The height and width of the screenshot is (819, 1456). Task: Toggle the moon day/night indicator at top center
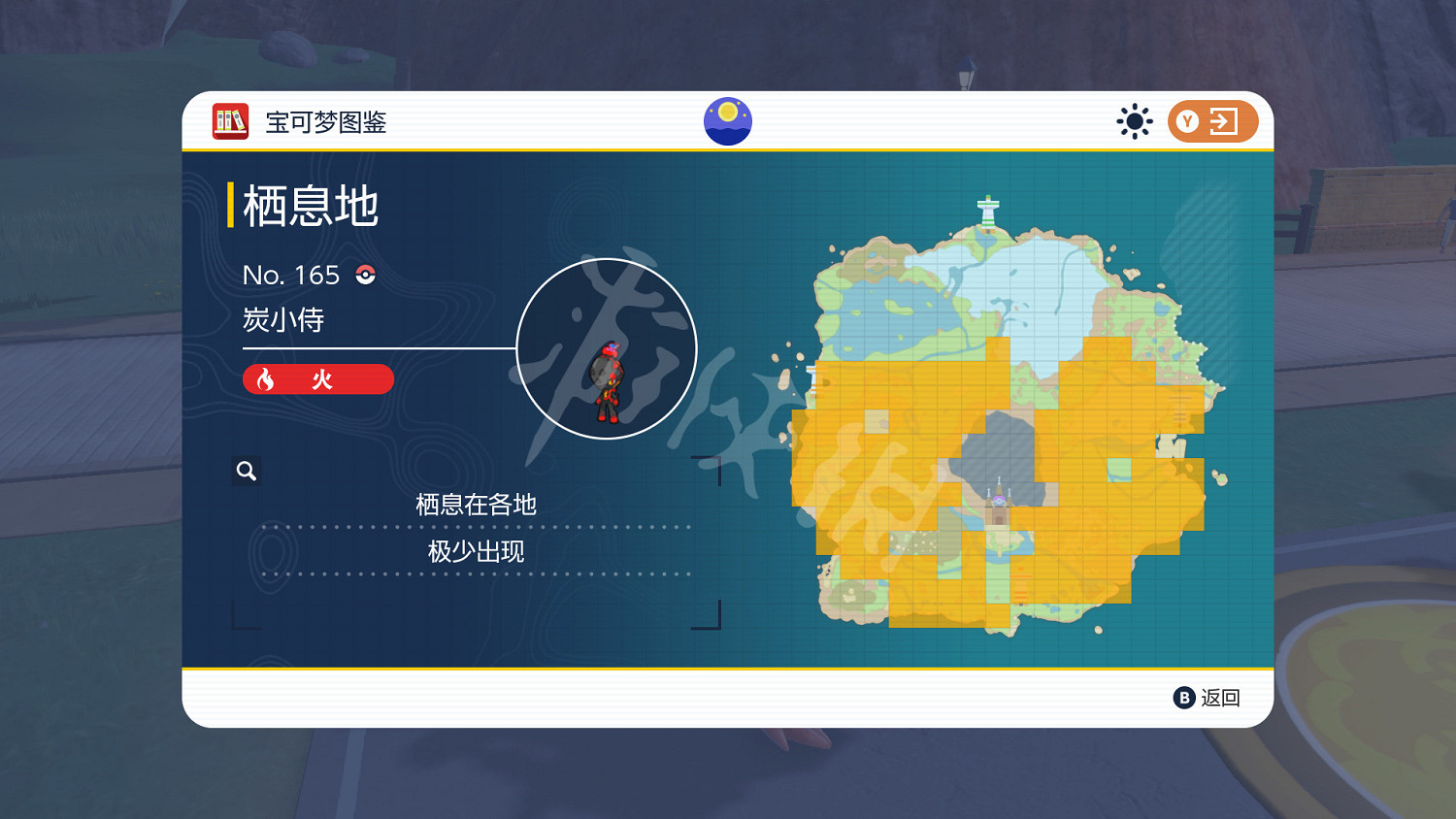click(x=728, y=119)
